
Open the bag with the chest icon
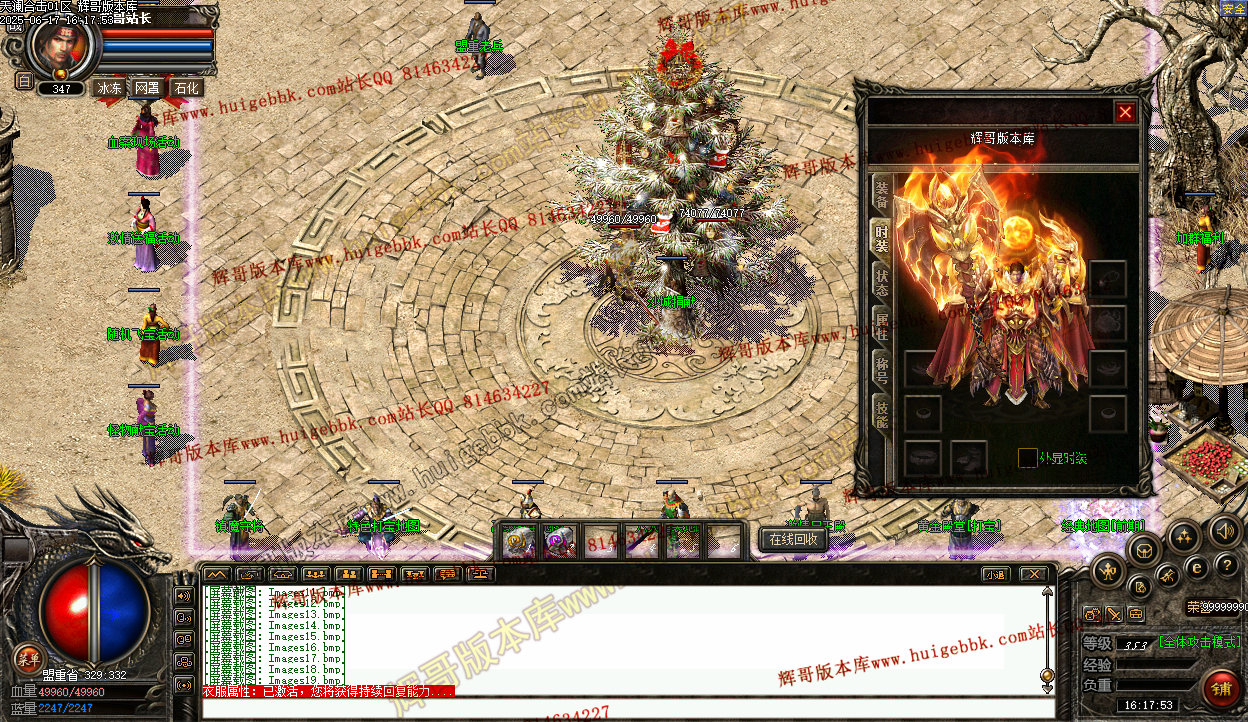tap(1144, 549)
